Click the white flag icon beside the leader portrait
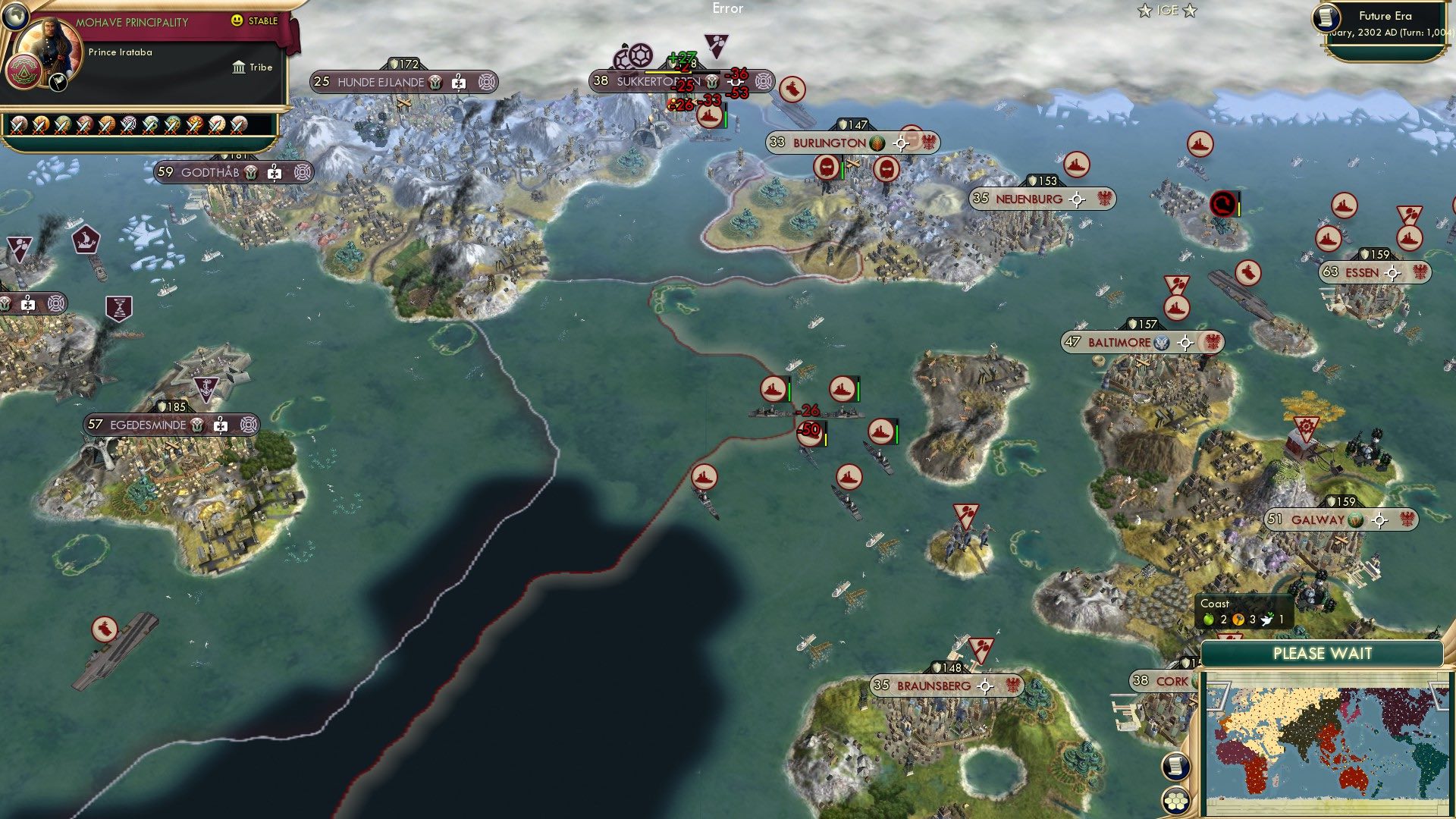The height and width of the screenshot is (819, 1456). click(58, 83)
